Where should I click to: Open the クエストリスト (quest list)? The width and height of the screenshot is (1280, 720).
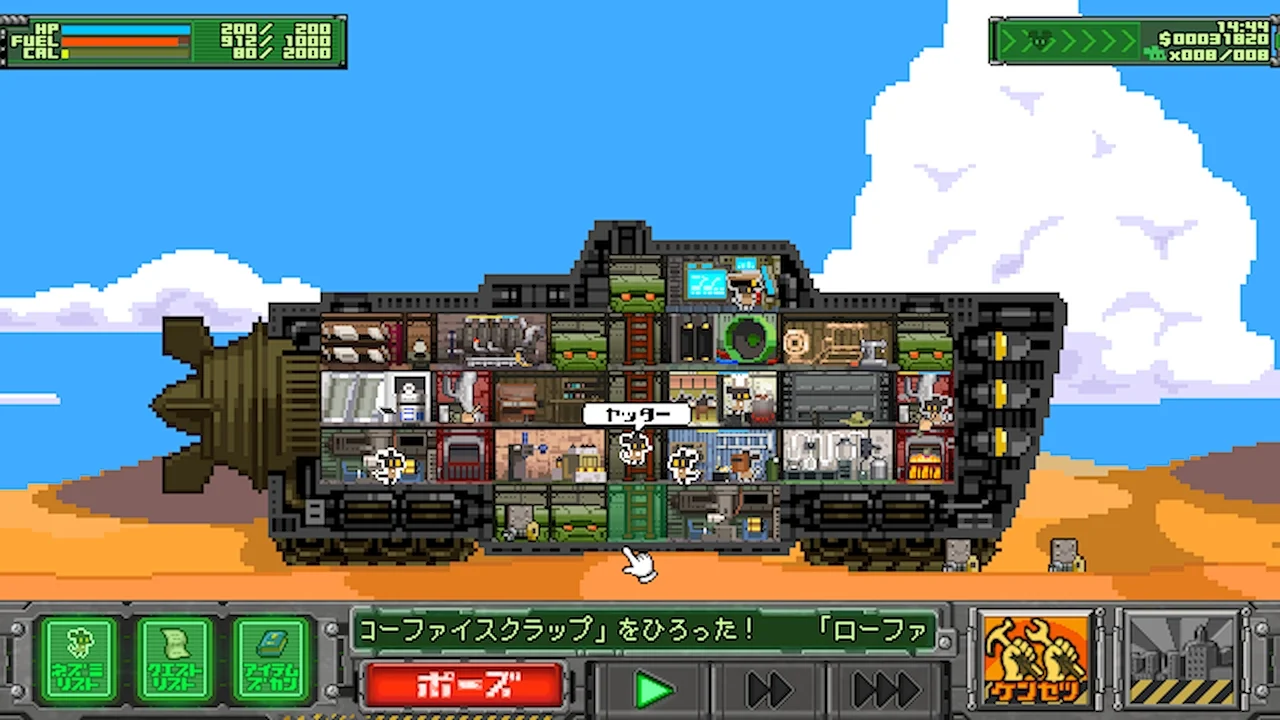pos(175,658)
